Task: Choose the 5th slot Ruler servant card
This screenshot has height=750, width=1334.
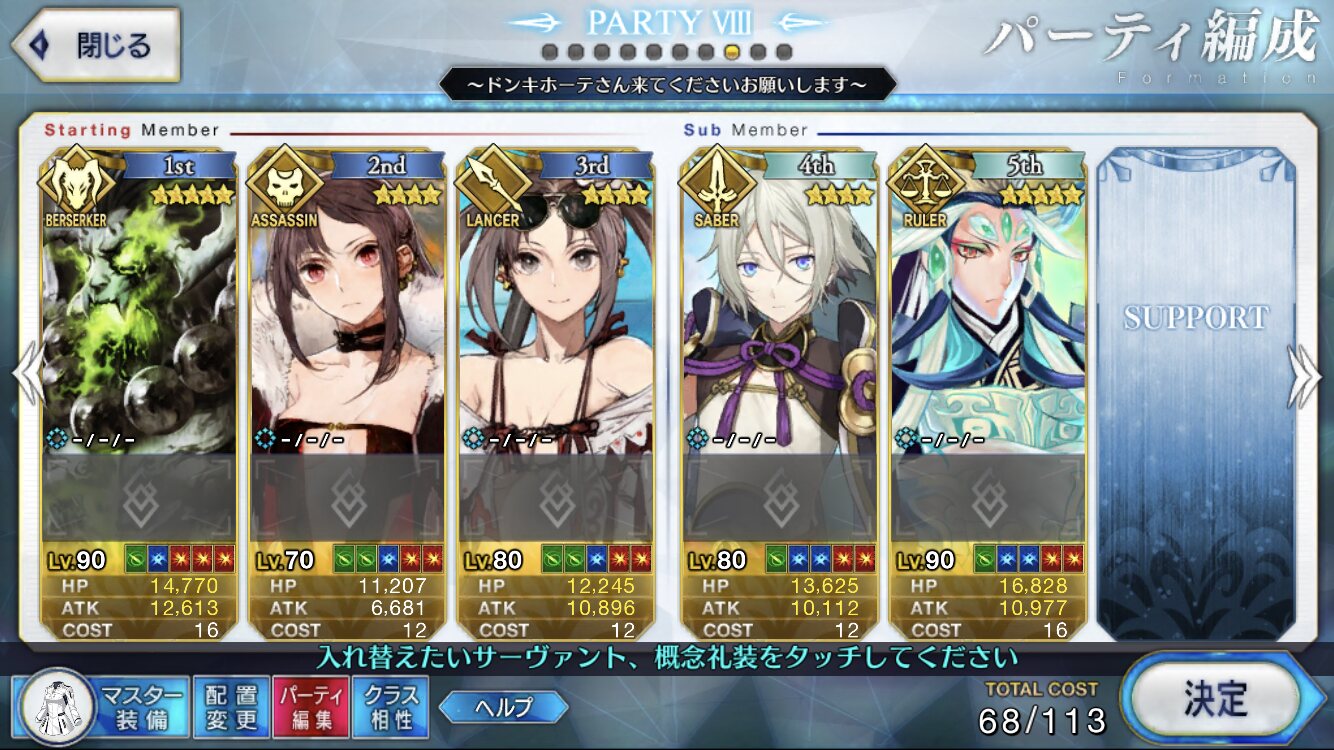Action: tap(988, 300)
